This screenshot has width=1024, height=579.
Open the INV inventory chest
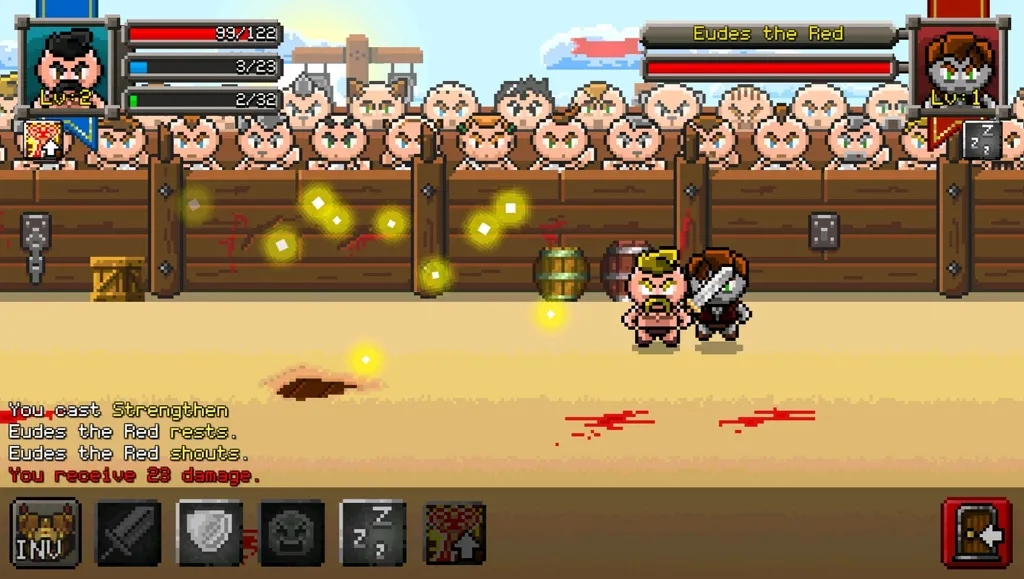tap(46, 532)
